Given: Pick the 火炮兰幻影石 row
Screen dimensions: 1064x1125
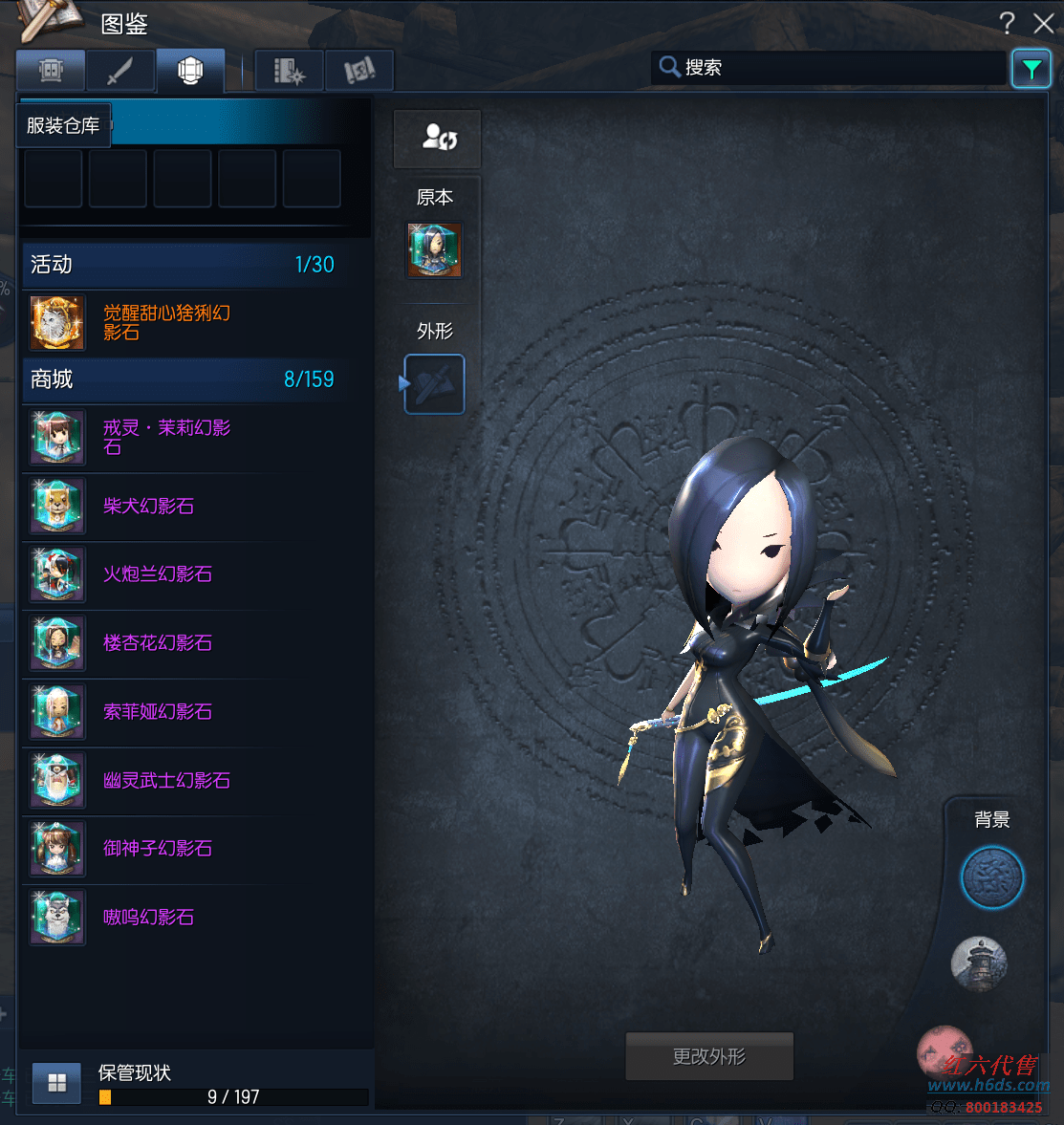Looking at the screenshot, I should (x=158, y=574).
